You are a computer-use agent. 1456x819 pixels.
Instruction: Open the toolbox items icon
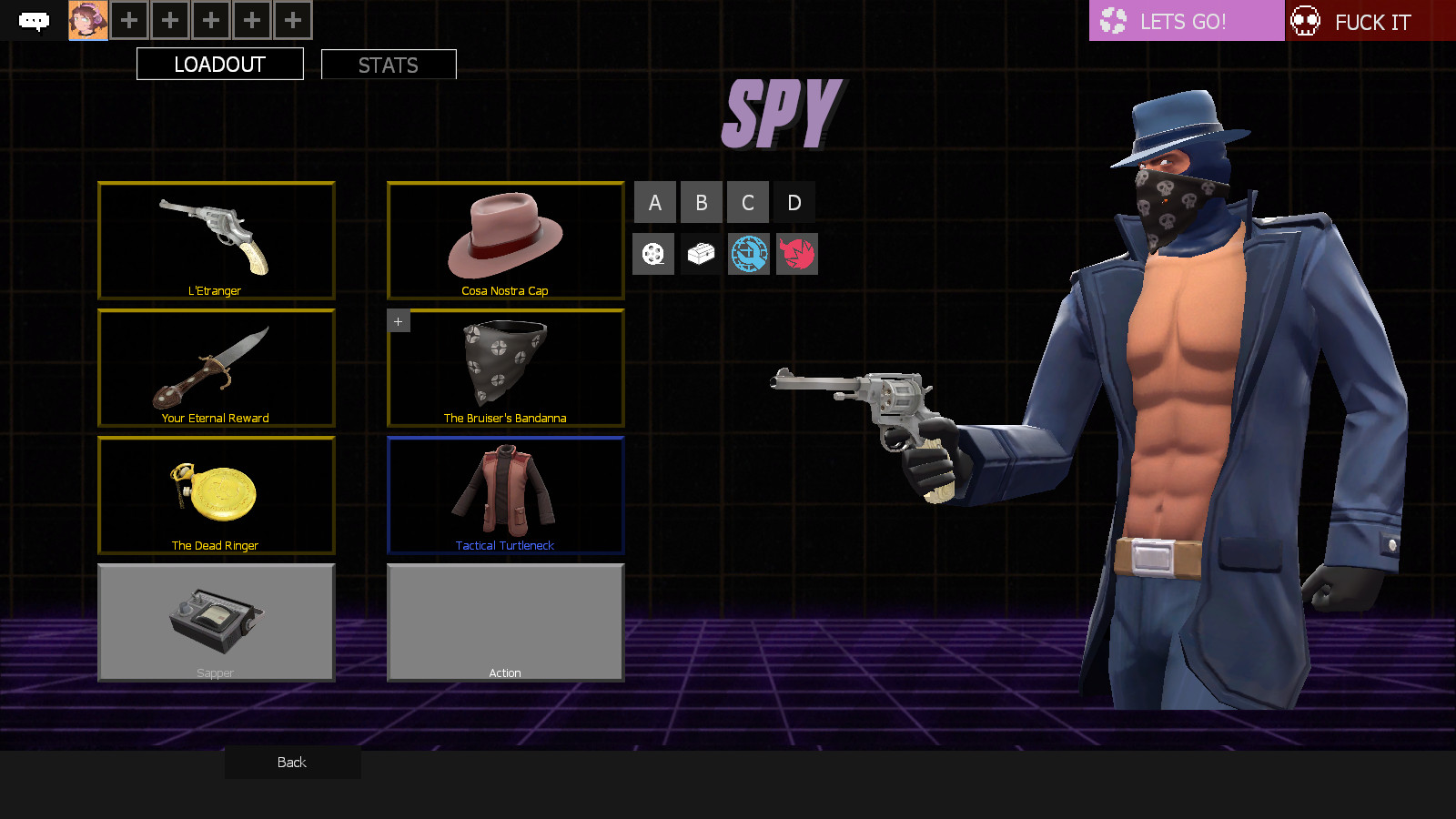pos(701,254)
